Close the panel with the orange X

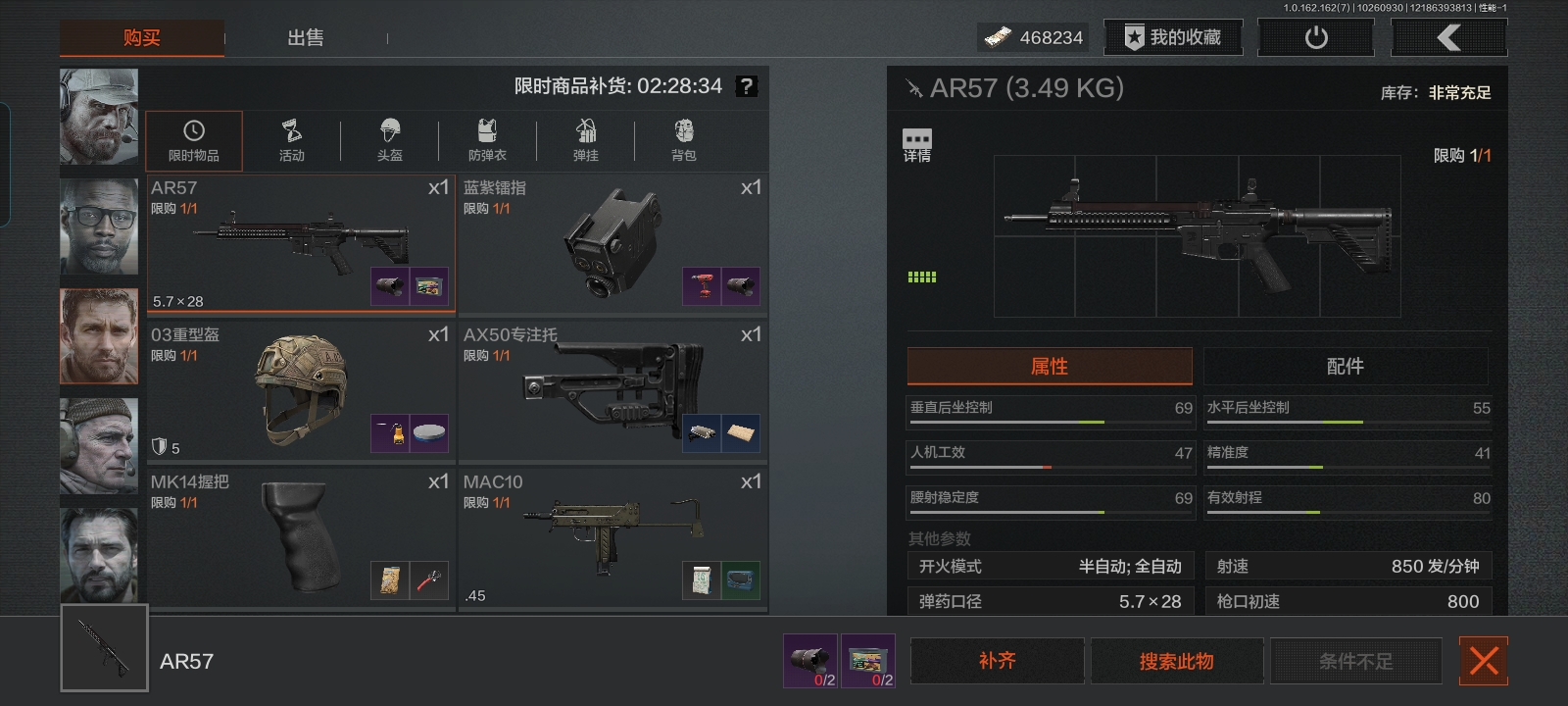coord(1484,661)
